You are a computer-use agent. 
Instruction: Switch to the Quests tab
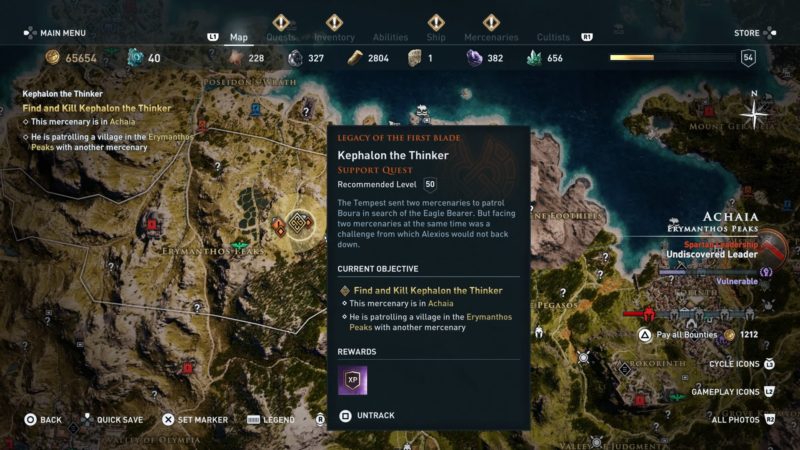click(281, 38)
